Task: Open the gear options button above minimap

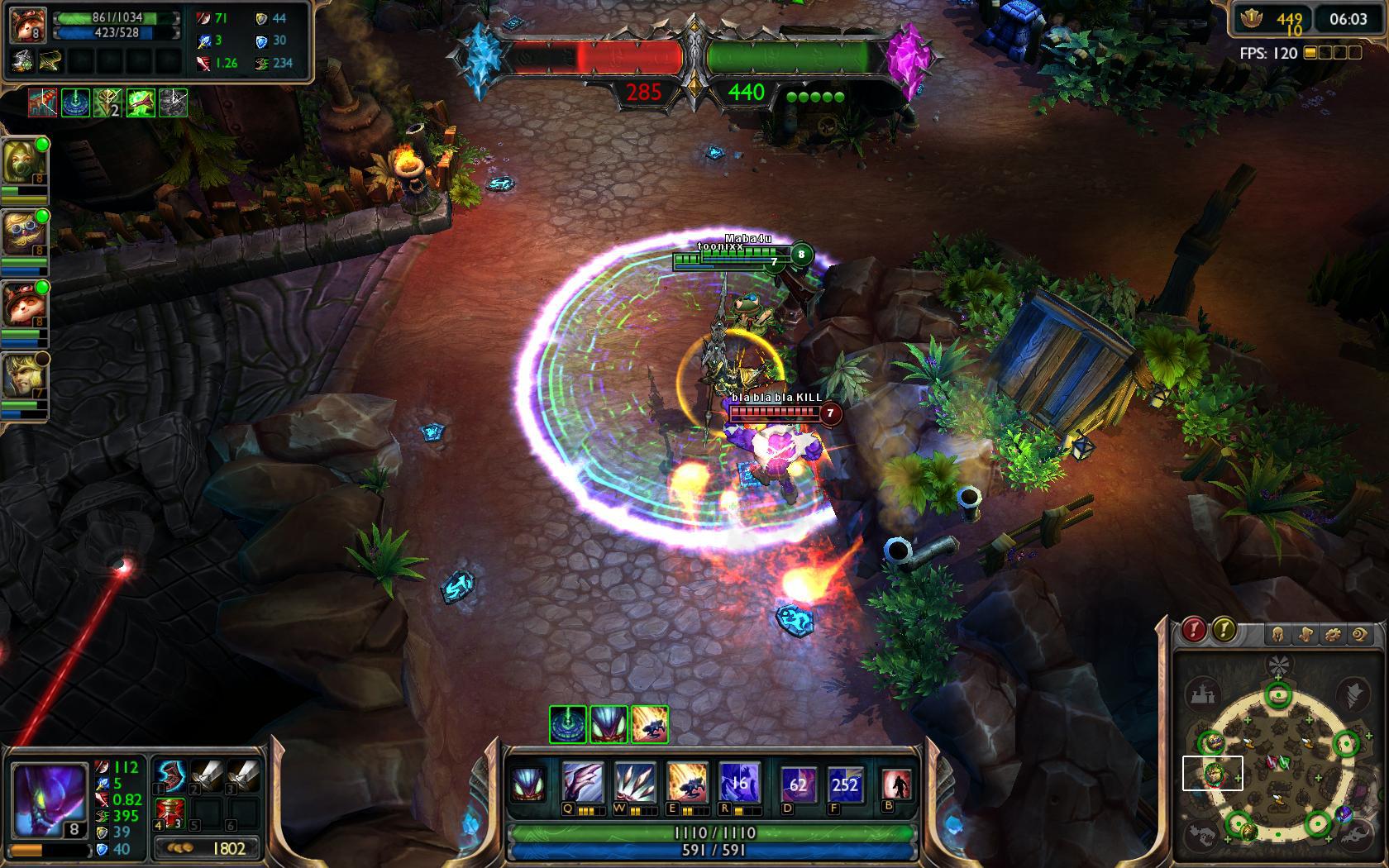Action: coord(1333,635)
